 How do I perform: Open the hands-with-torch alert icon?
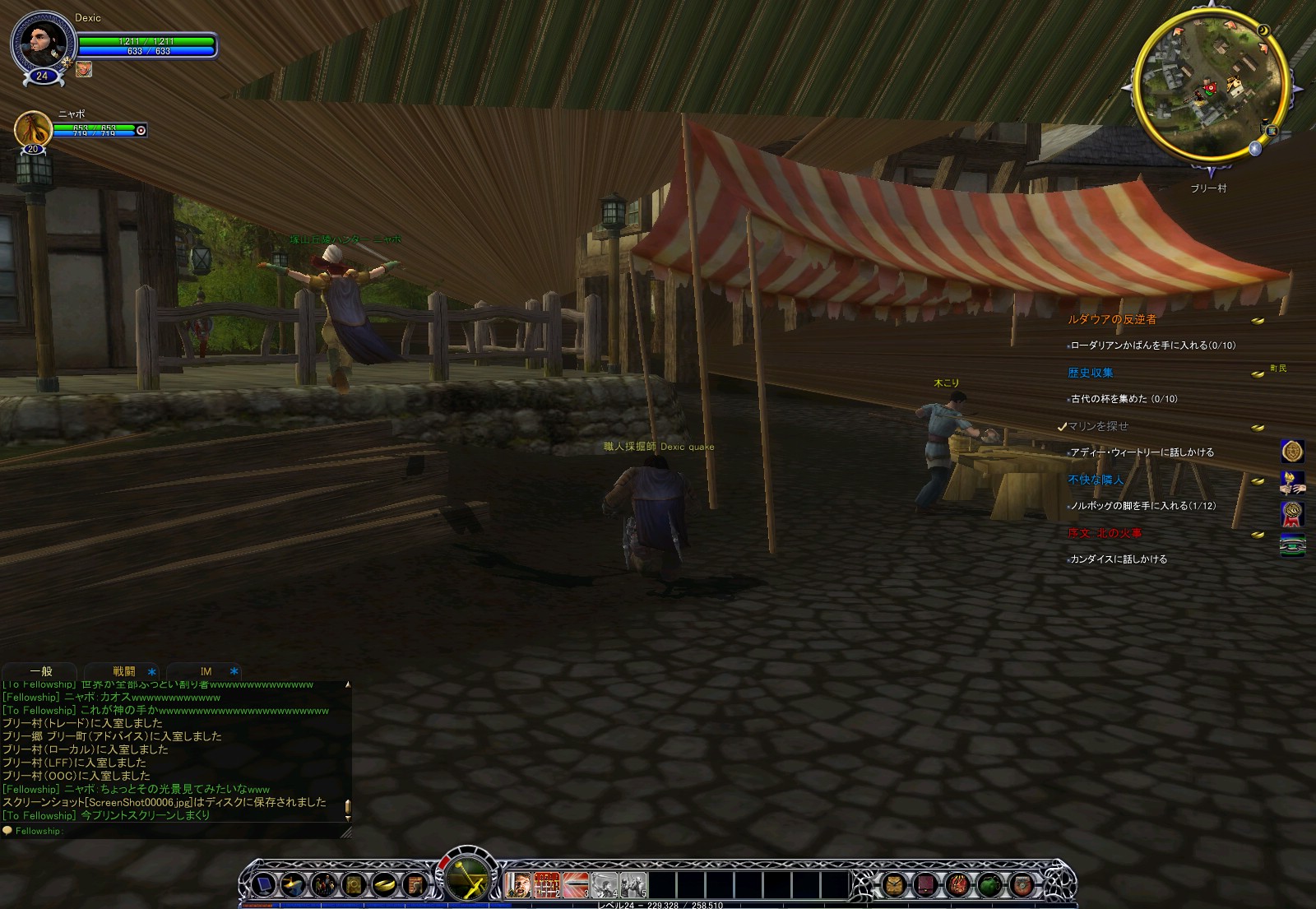pos(1292,482)
